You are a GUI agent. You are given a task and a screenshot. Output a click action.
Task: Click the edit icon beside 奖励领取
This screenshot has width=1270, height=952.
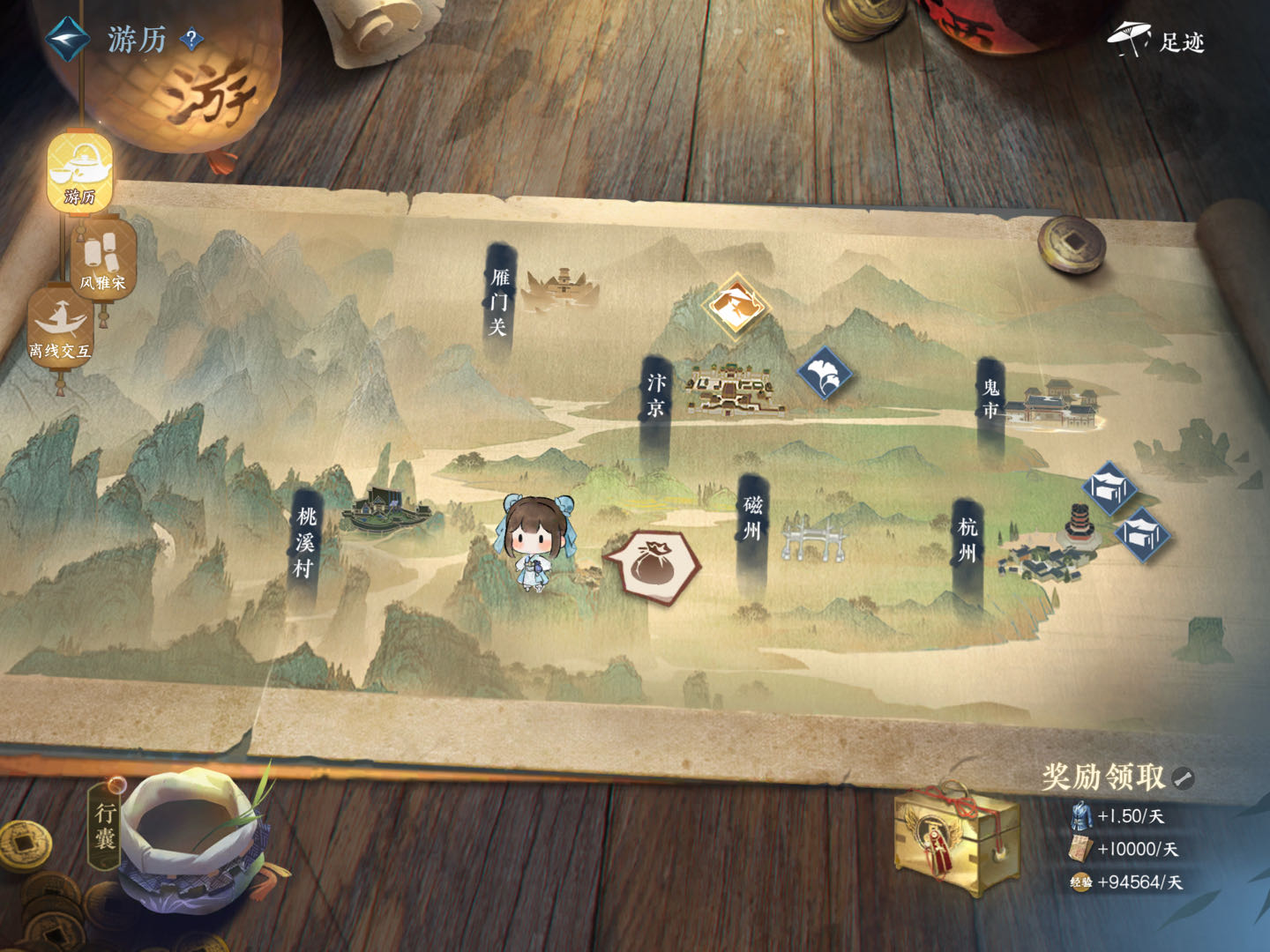[x=1184, y=777]
